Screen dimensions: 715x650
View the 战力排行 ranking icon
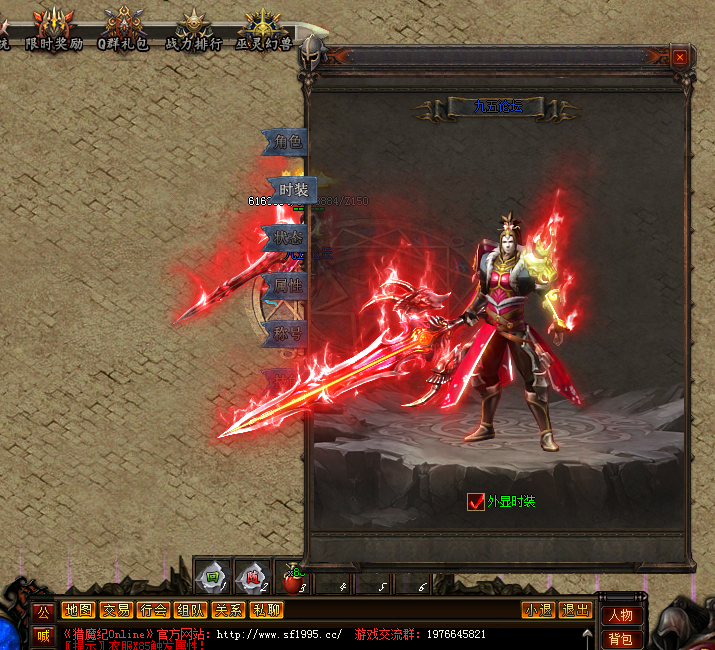[x=193, y=29]
